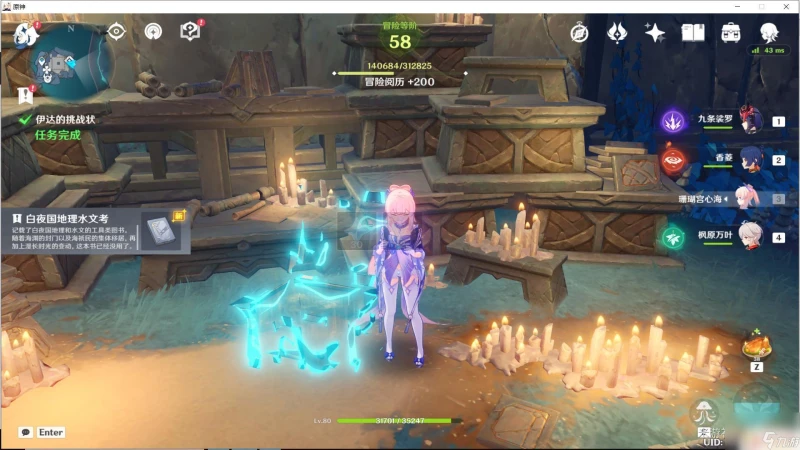The height and width of the screenshot is (450, 800).
Task: Open the character profile head icon
Action: (768, 32)
